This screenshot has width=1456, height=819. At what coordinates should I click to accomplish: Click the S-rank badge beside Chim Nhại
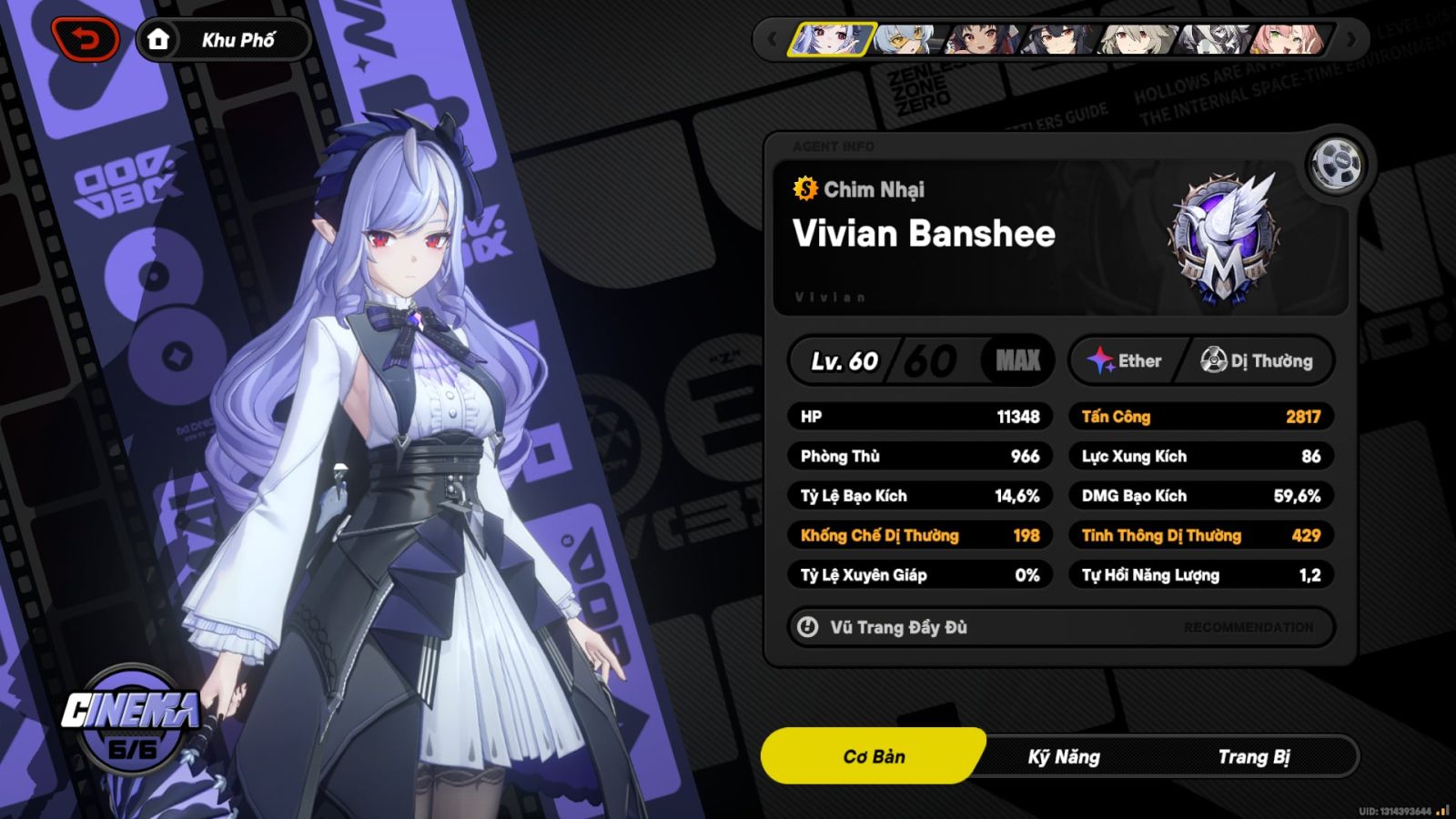804,189
